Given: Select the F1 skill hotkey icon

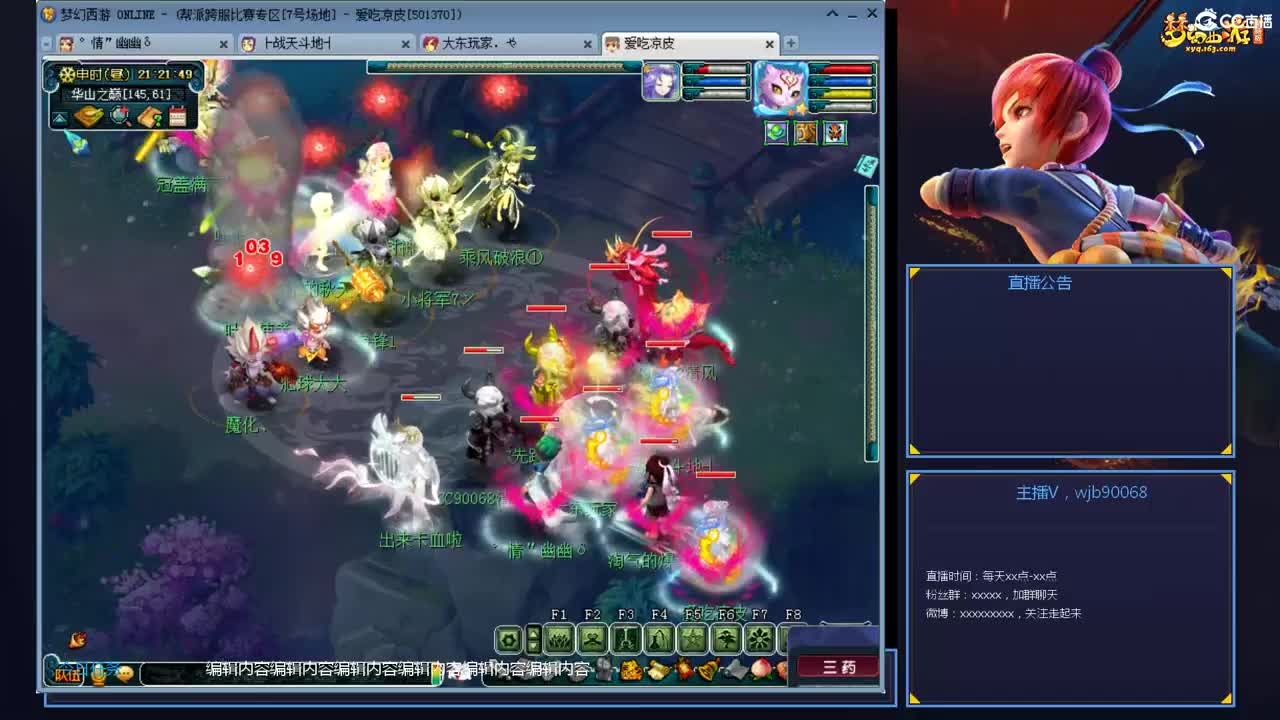Looking at the screenshot, I should tap(557, 637).
